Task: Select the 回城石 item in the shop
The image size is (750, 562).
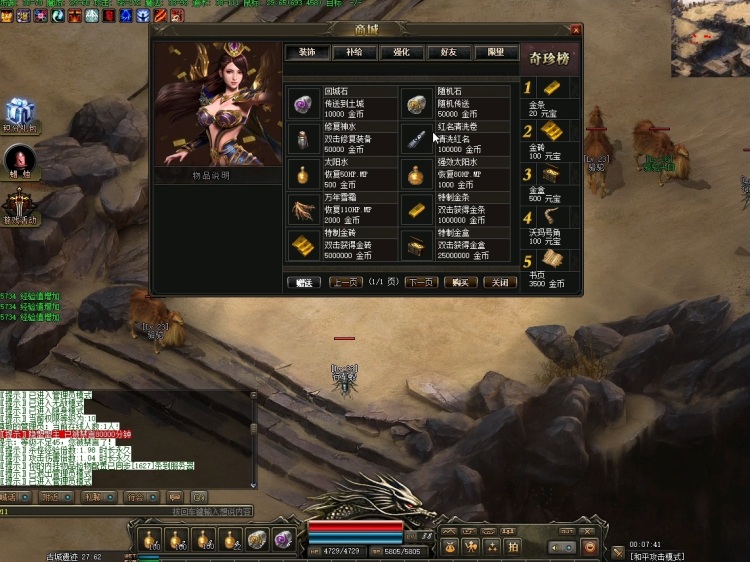Action: click(x=302, y=103)
